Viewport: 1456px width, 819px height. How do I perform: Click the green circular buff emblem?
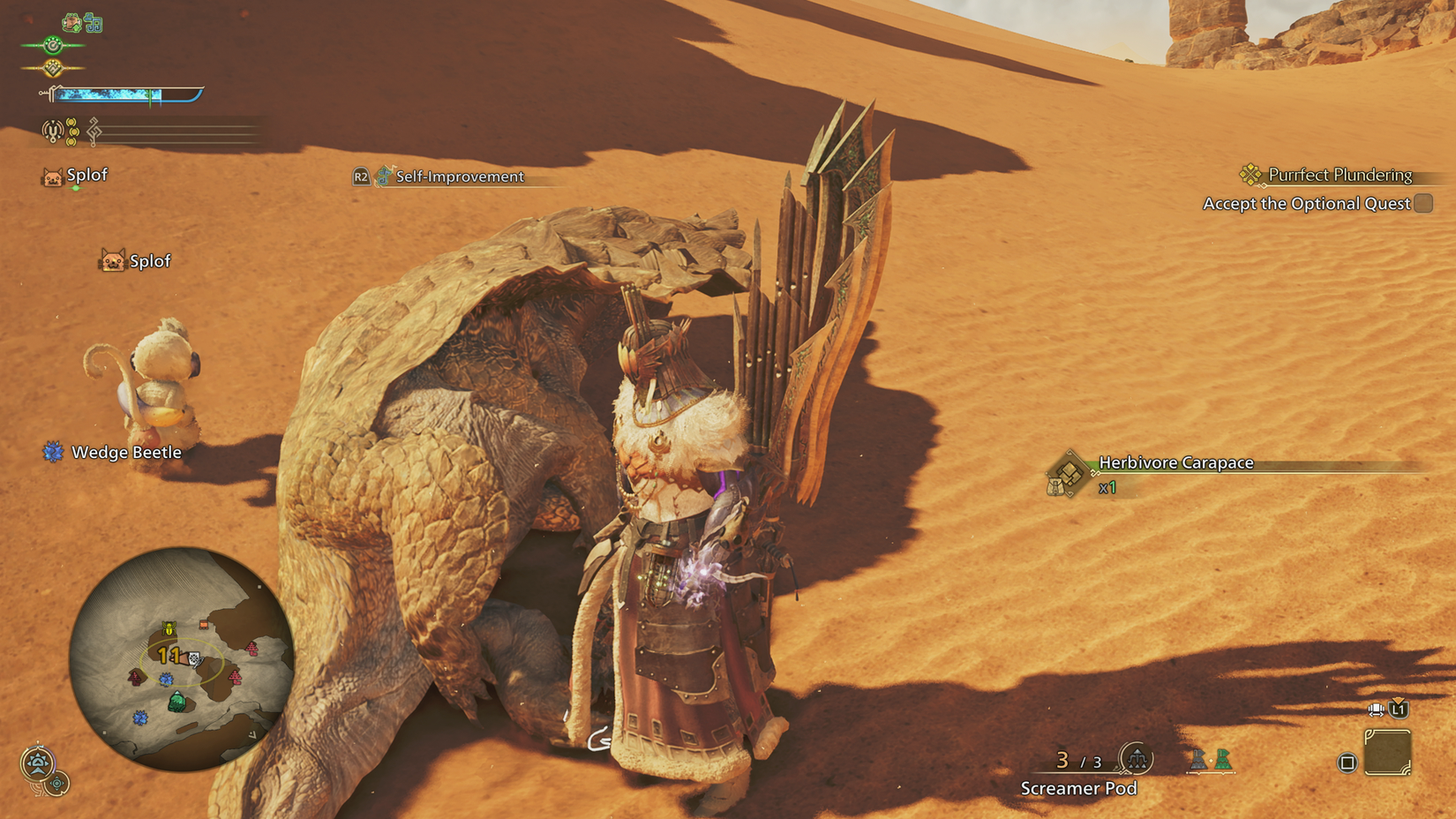pyautogui.click(x=52, y=44)
